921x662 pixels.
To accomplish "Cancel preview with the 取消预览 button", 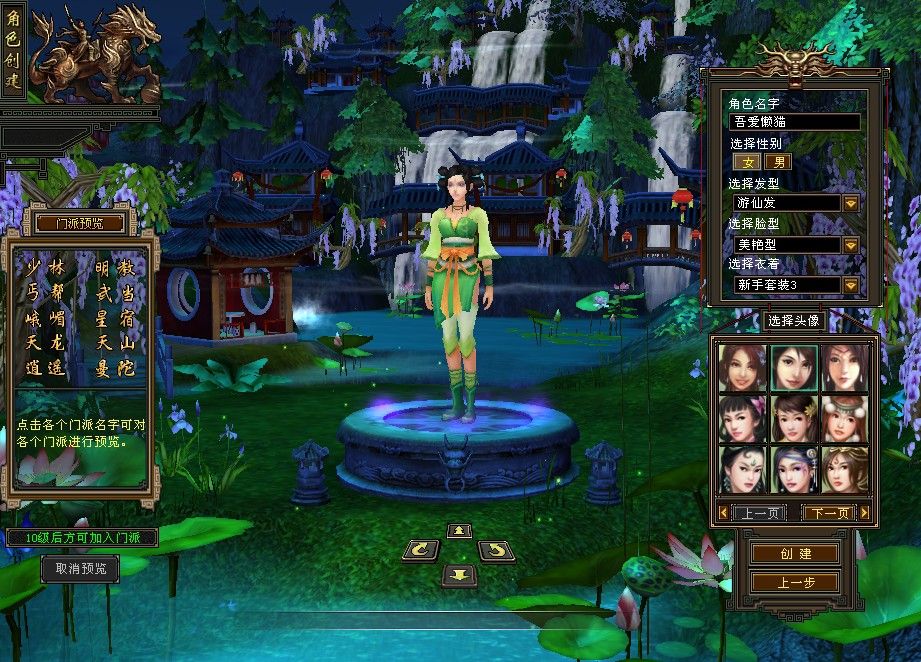I will [80, 569].
